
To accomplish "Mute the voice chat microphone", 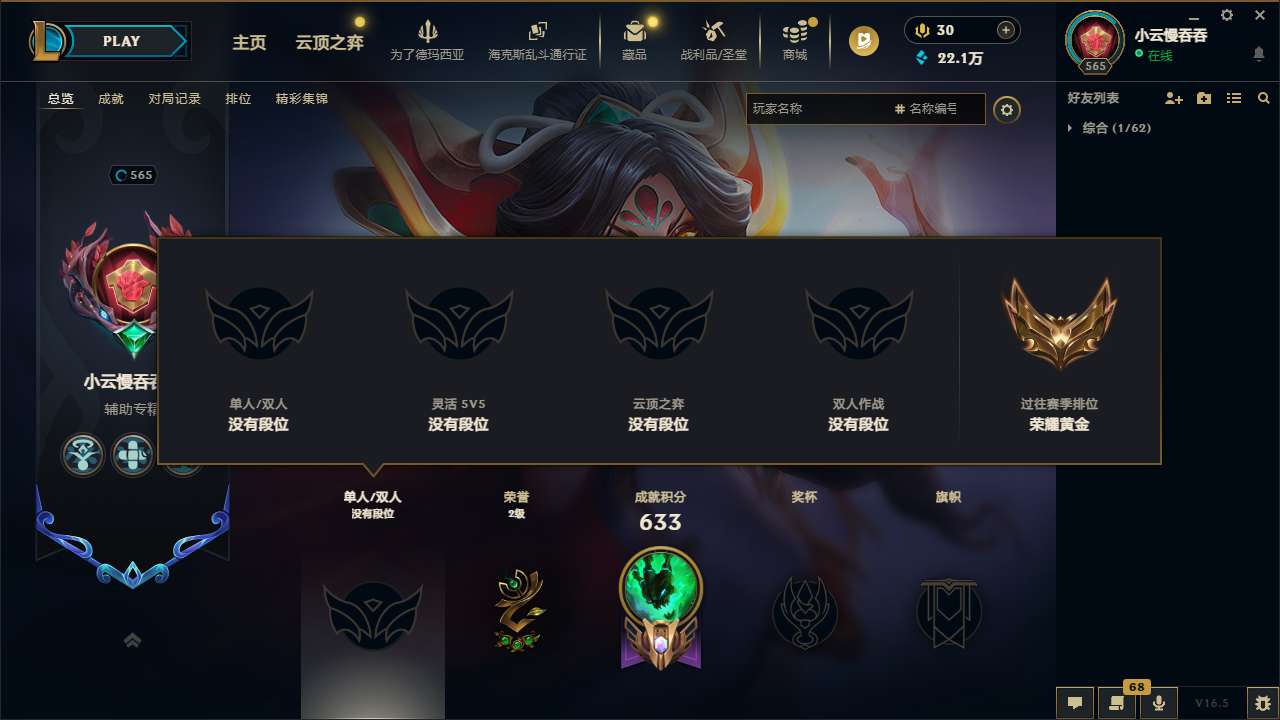I will coord(1159,703).
